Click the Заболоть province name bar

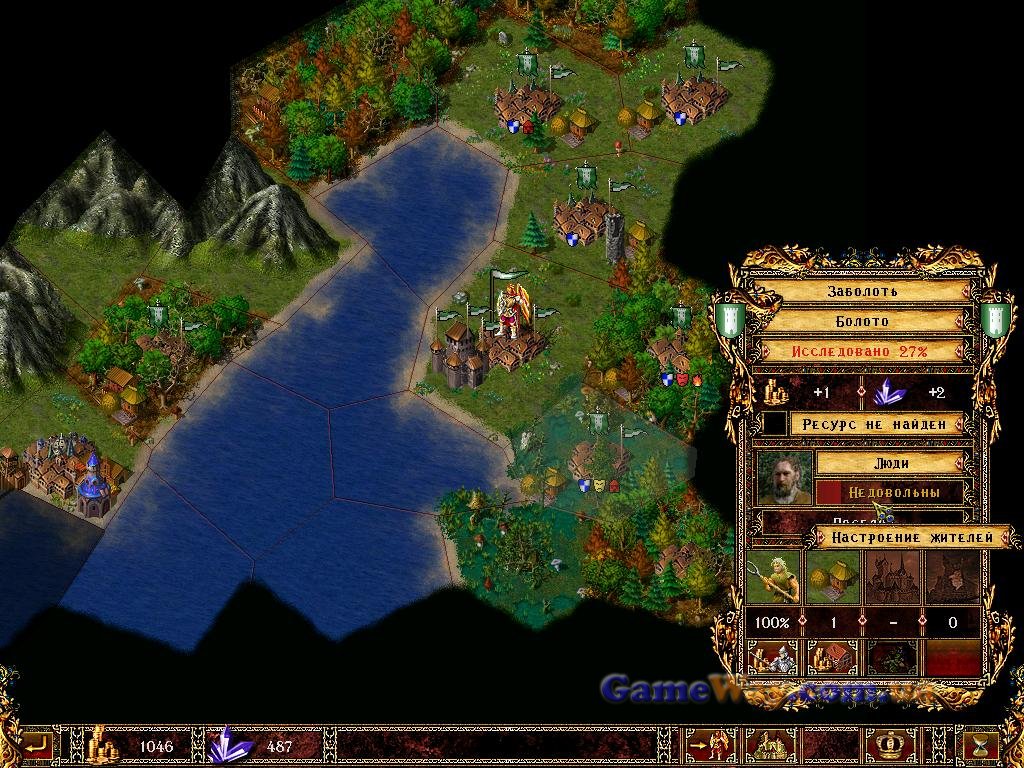pos(862,292)
